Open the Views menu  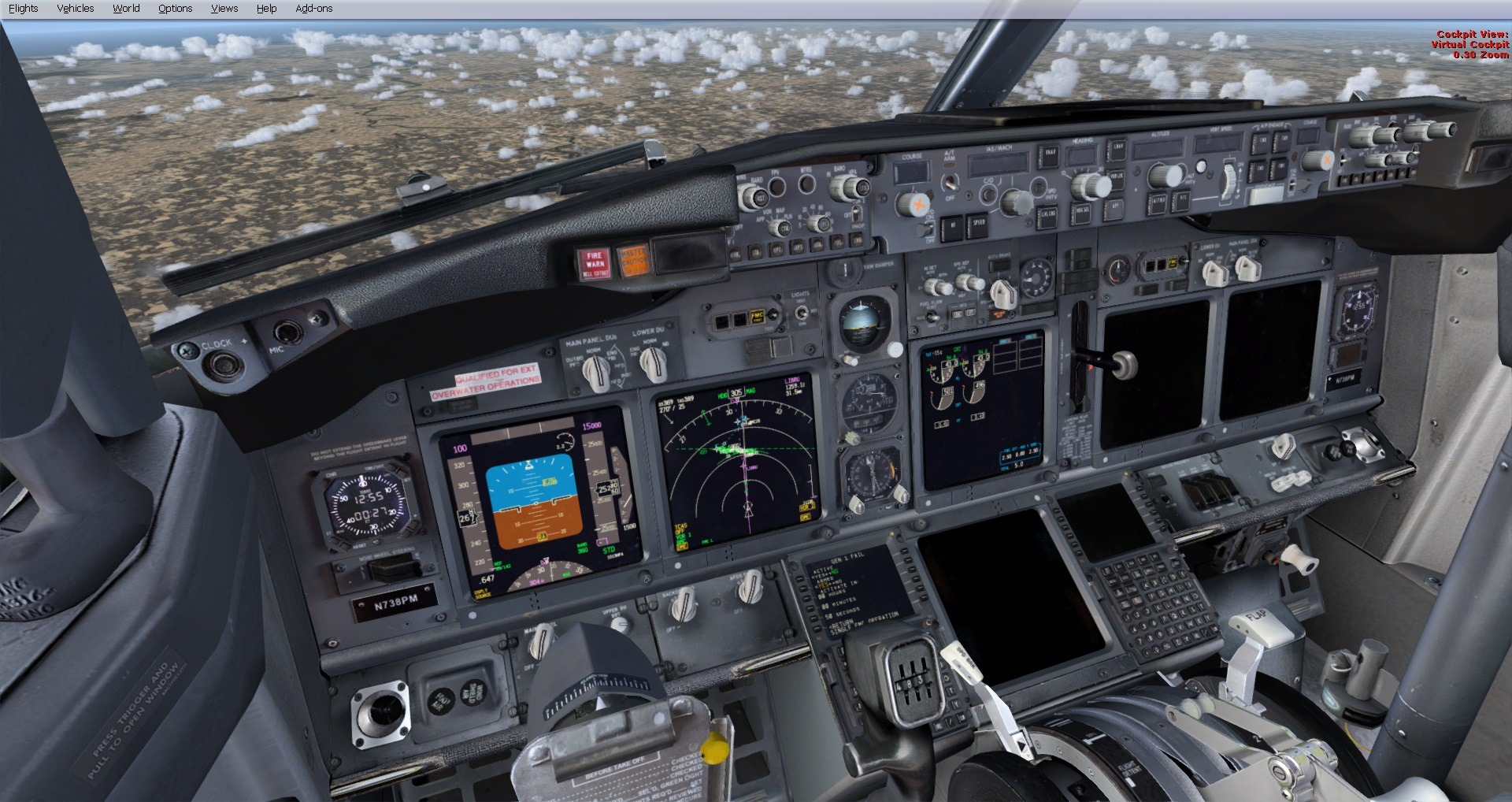[224, 8]
